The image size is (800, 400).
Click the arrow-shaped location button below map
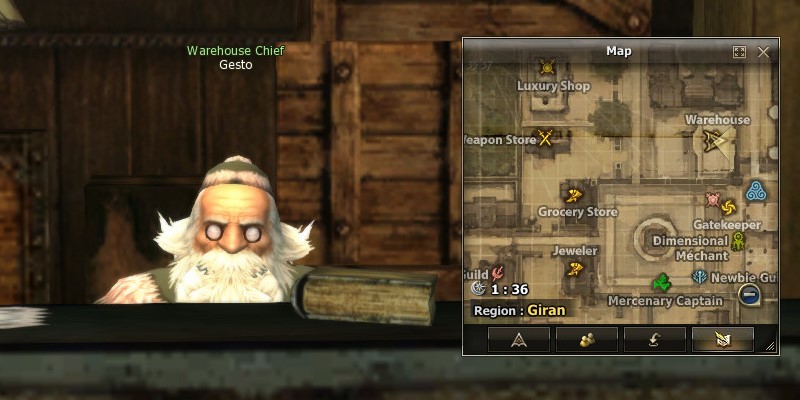[x=518, y=339]
